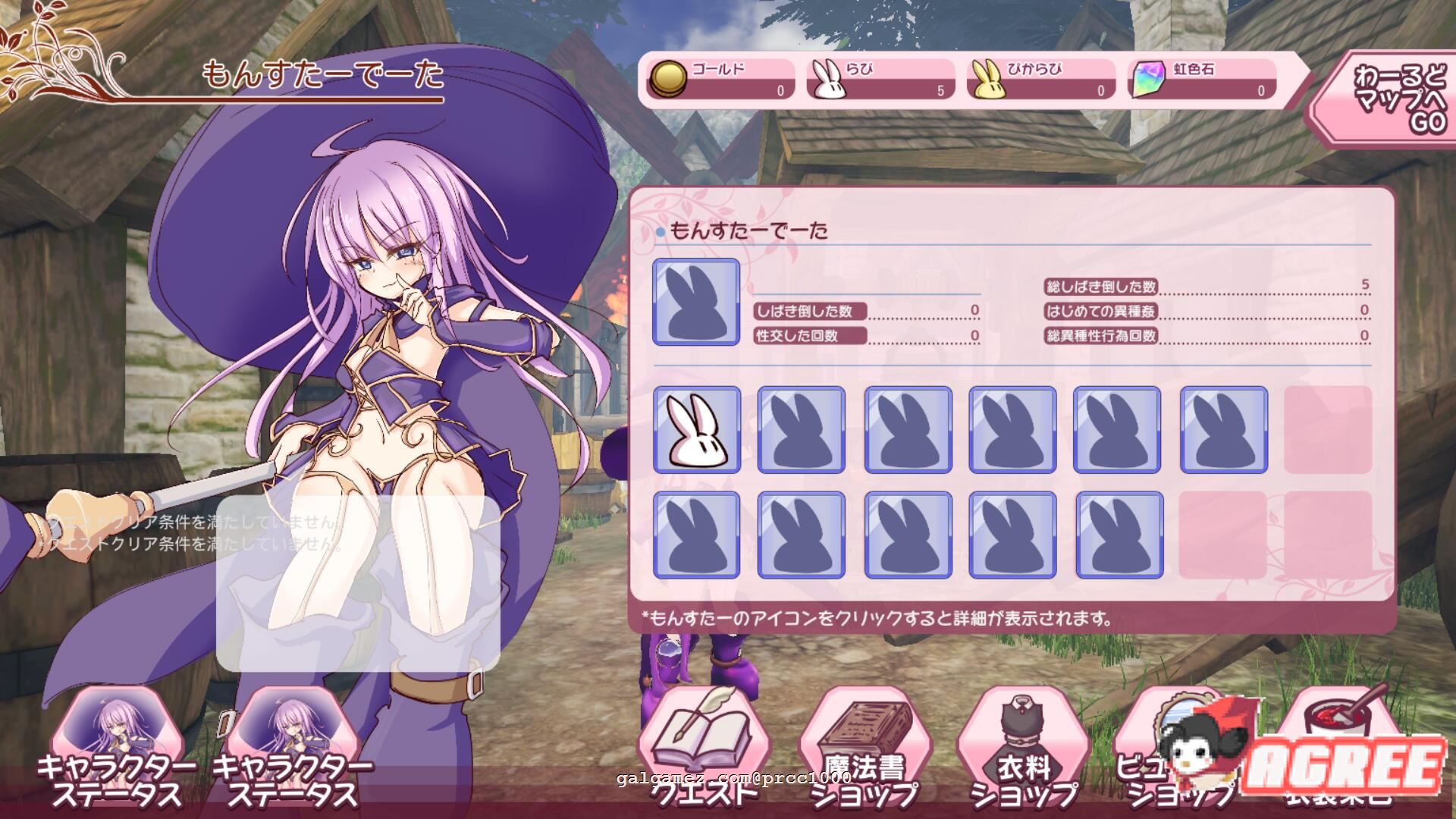Screen dimensions: 1456x819
Task: Select the unlocked white rabbit monster thumbnail
Action: [x=698, y=430]
